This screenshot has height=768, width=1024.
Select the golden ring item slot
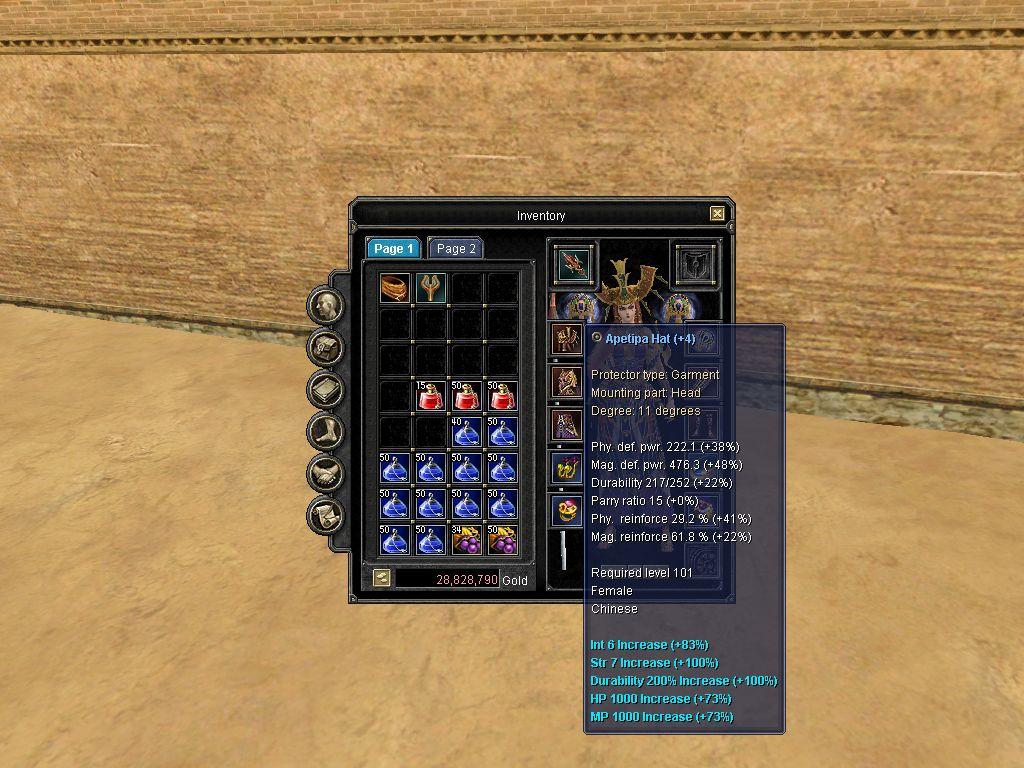coord(396,289)
